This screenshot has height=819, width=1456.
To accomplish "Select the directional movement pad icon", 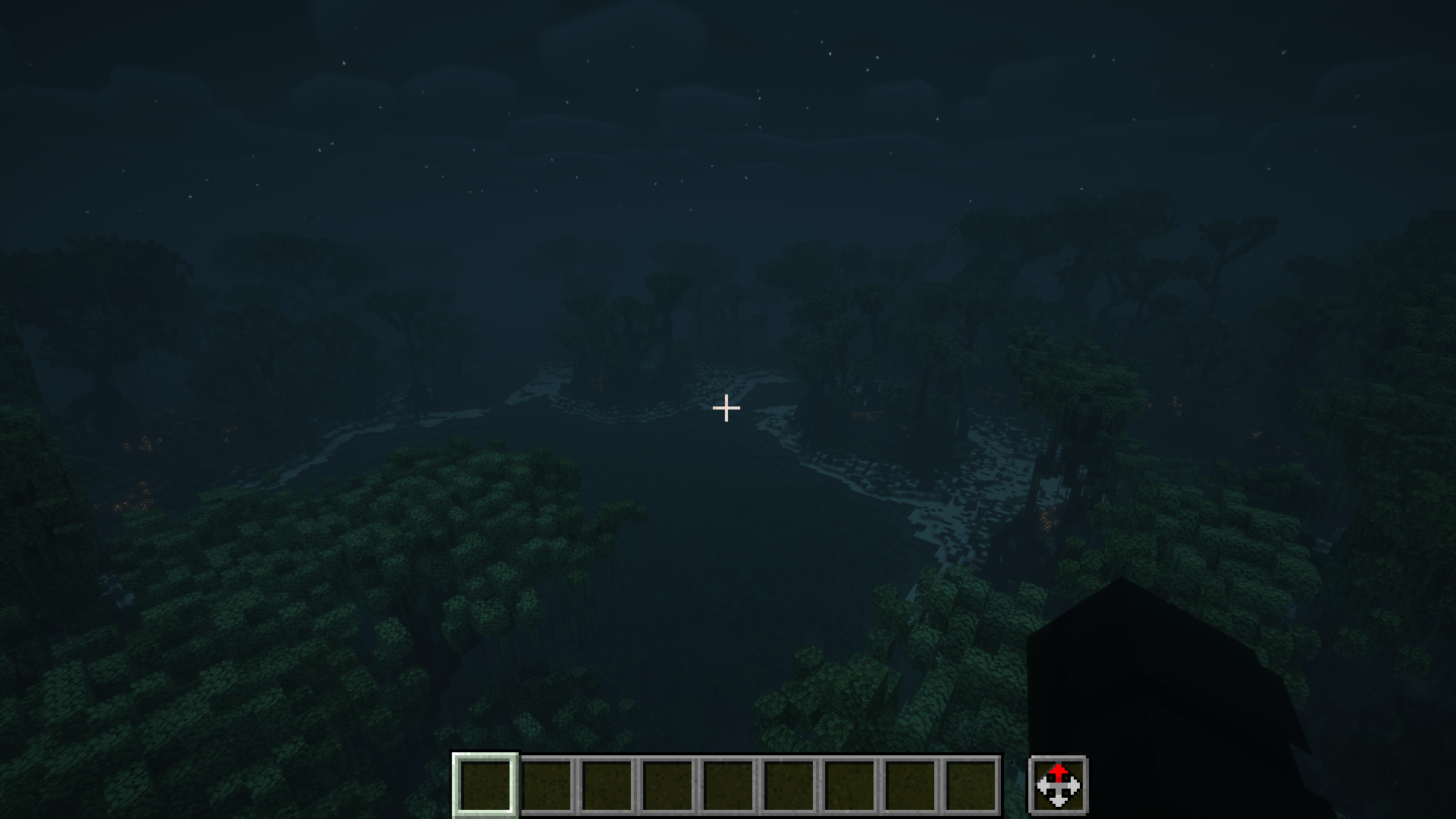I will (1059, 786).
